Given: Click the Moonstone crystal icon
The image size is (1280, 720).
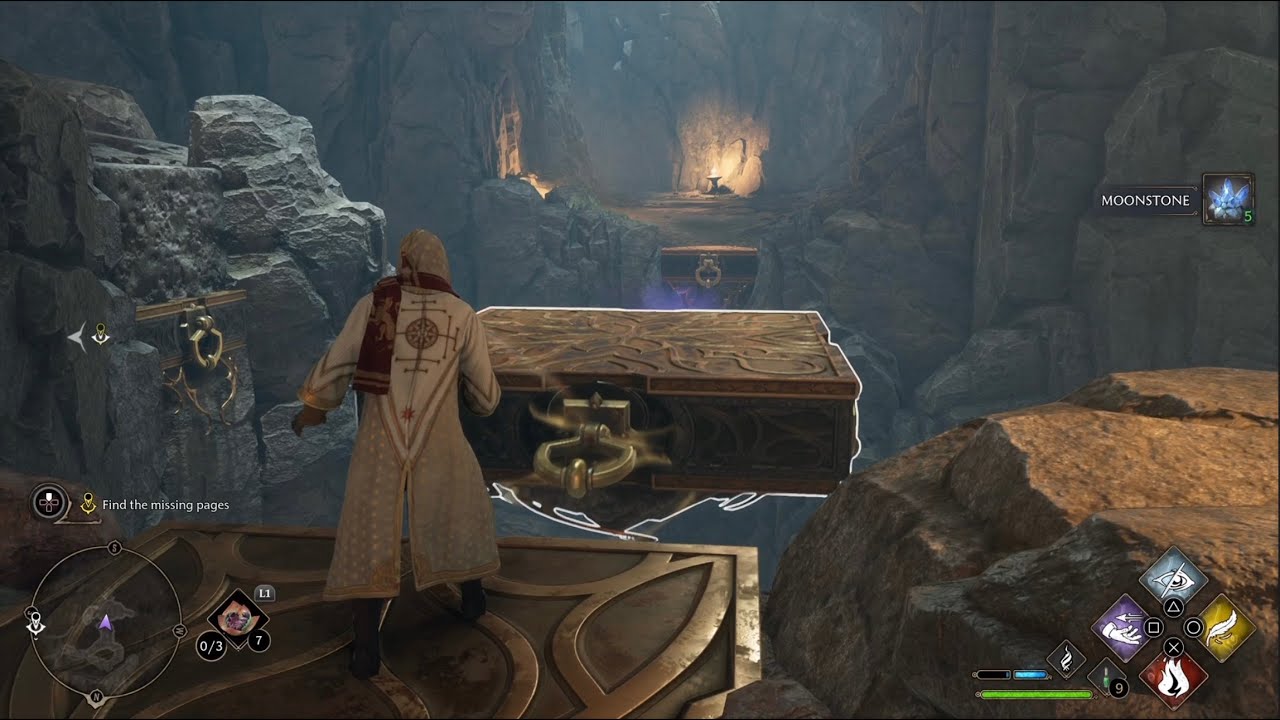Looking at the screenshot, I should (1230, 200).
